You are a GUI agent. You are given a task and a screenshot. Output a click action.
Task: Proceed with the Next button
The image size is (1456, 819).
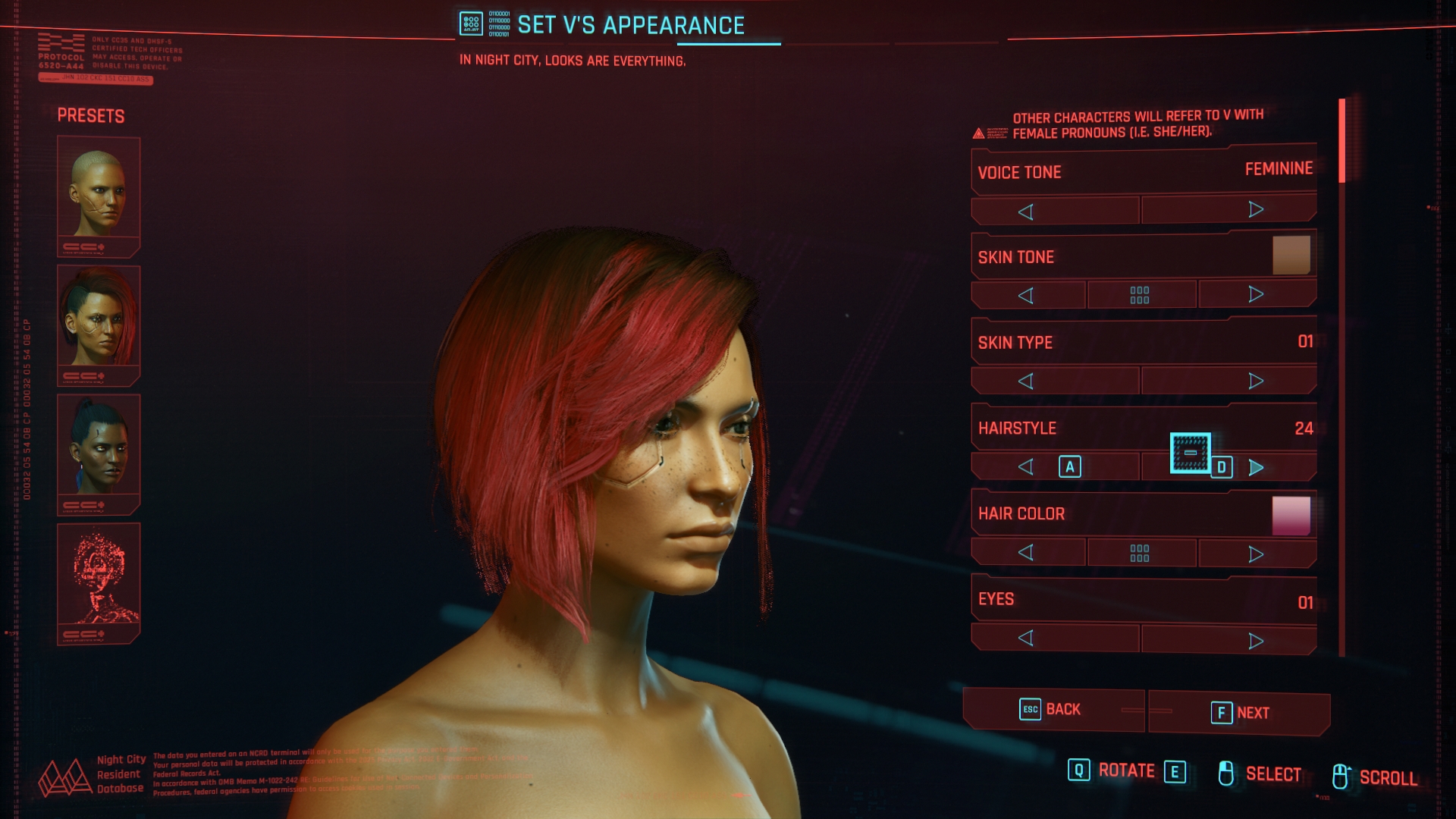(1240, 713)
